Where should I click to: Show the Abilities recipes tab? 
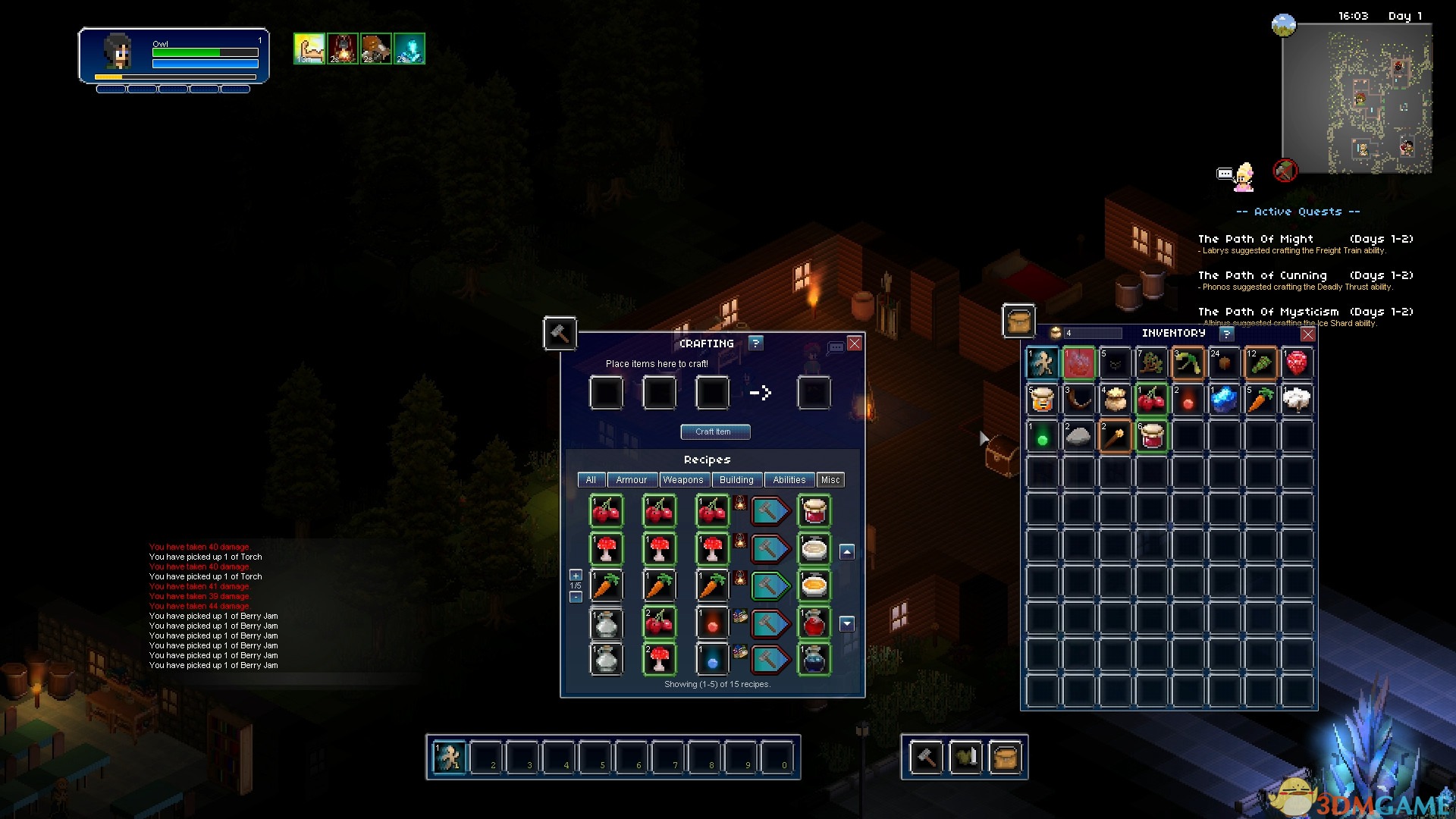coord(789,480)
